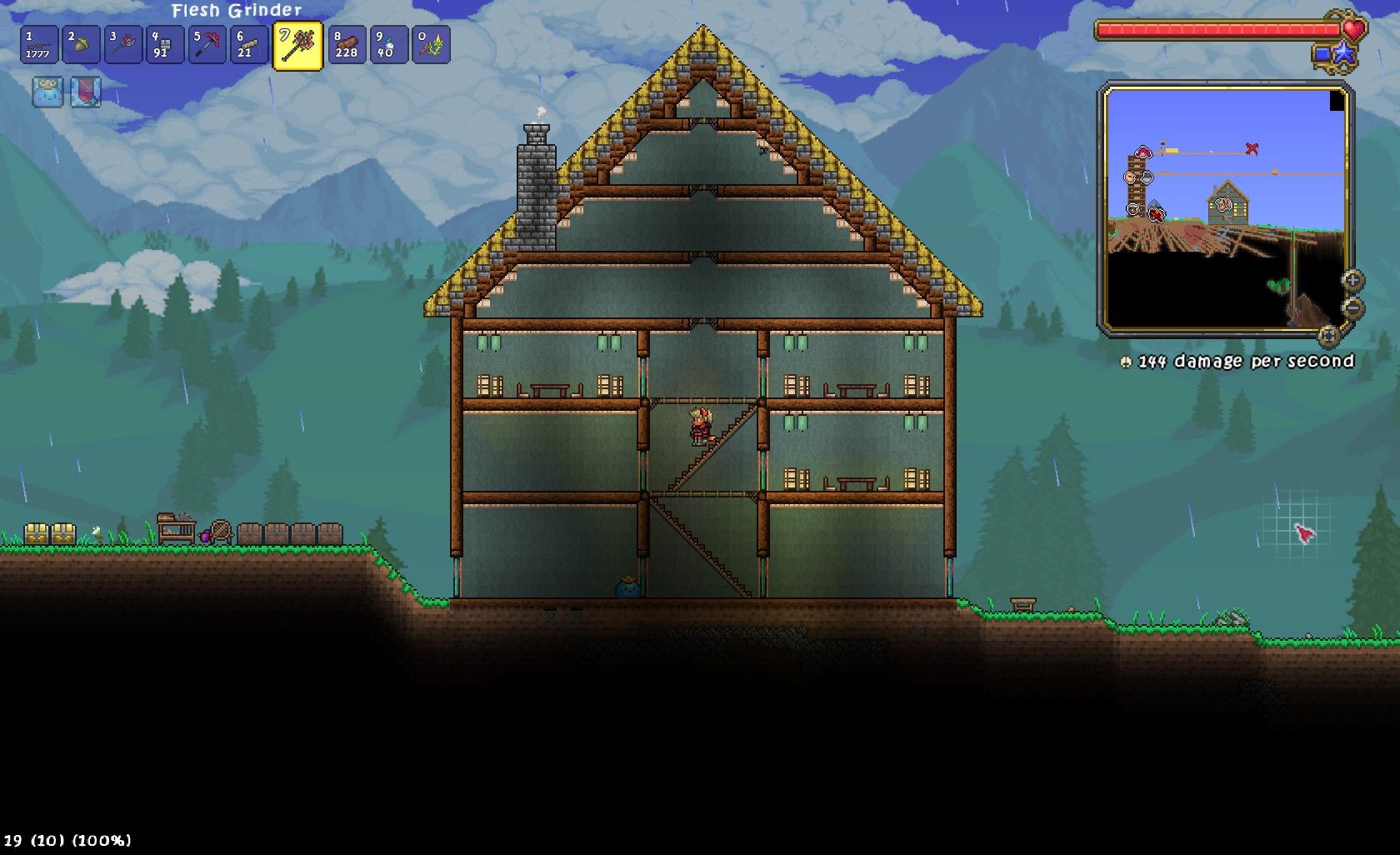The width and height of the screenshot is (1400, 855).
Task: Zoom out on the minimap
Action: coord(1352,307)
